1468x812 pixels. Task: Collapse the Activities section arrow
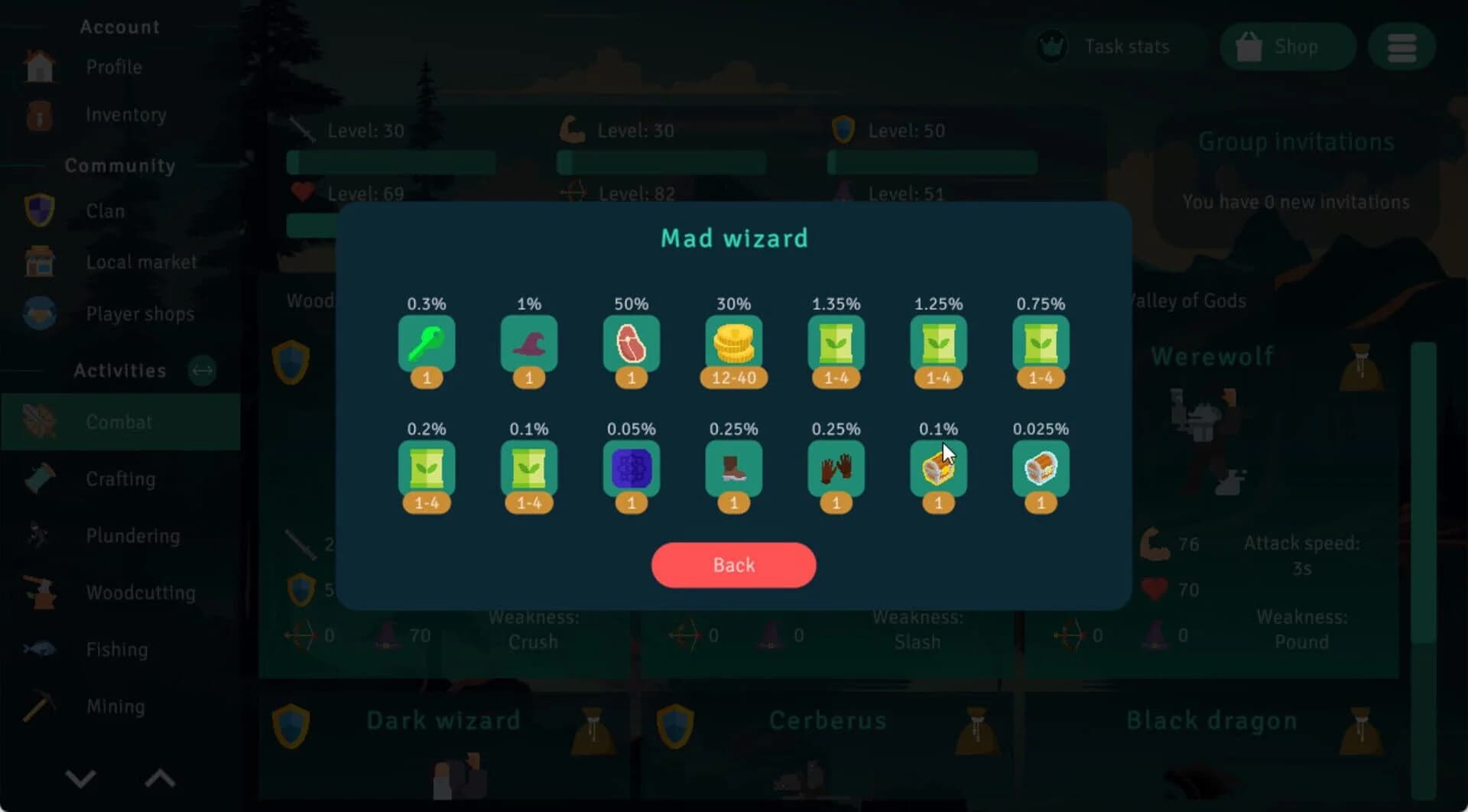click(202, 371)
